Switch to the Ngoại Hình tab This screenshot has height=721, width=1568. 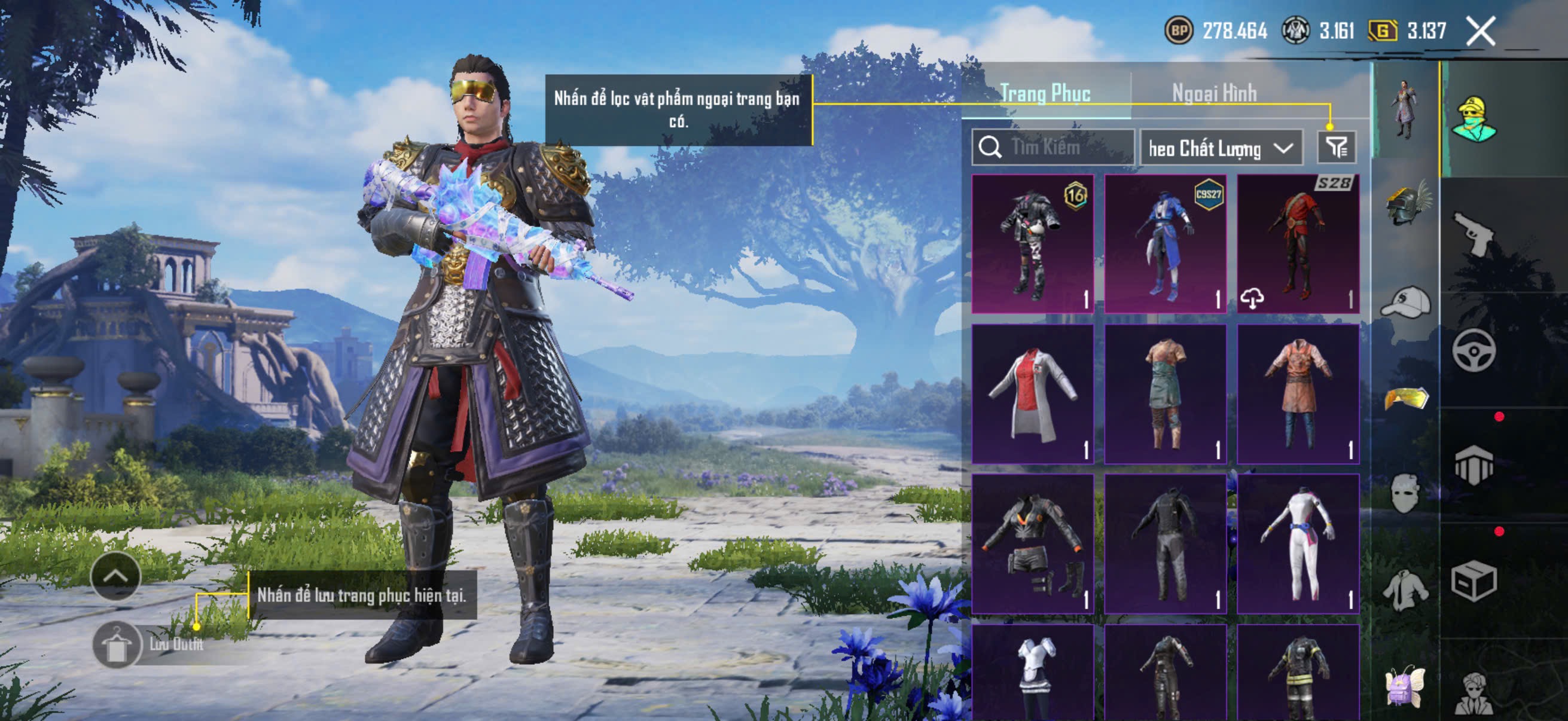click(x=1214, y=93)
